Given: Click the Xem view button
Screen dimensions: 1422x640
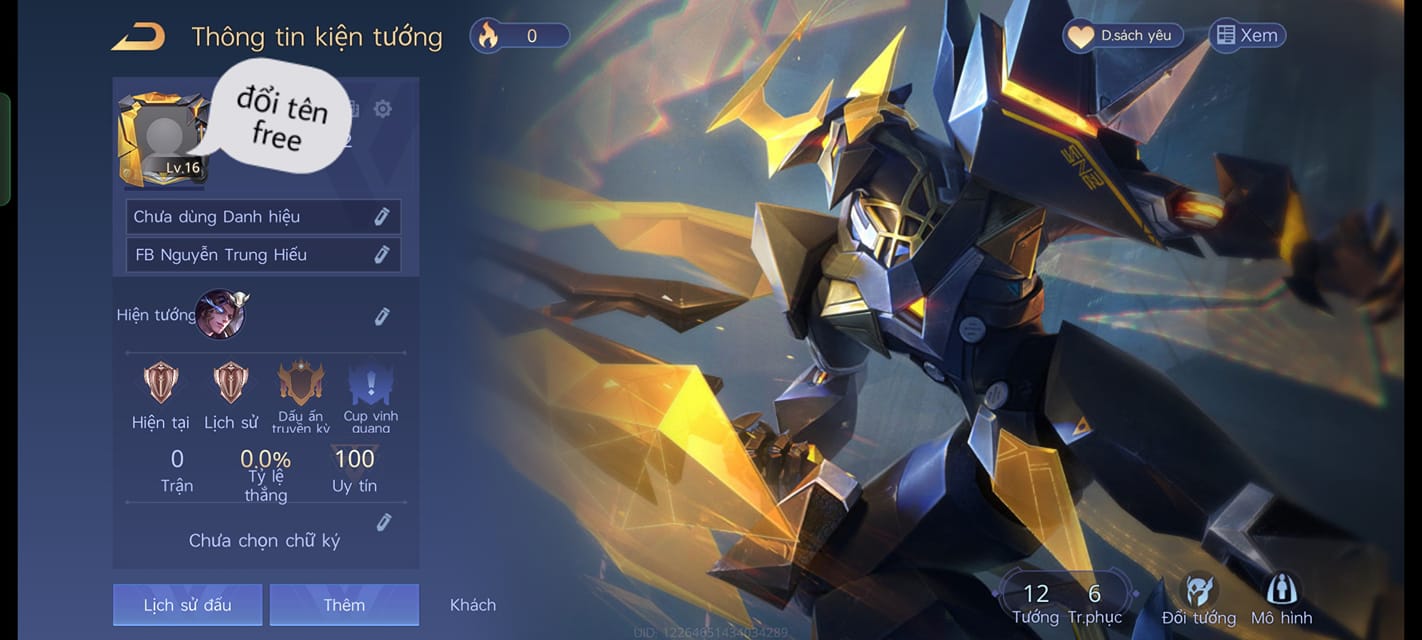Looking at the screenshot, I should coord(1247,36).
